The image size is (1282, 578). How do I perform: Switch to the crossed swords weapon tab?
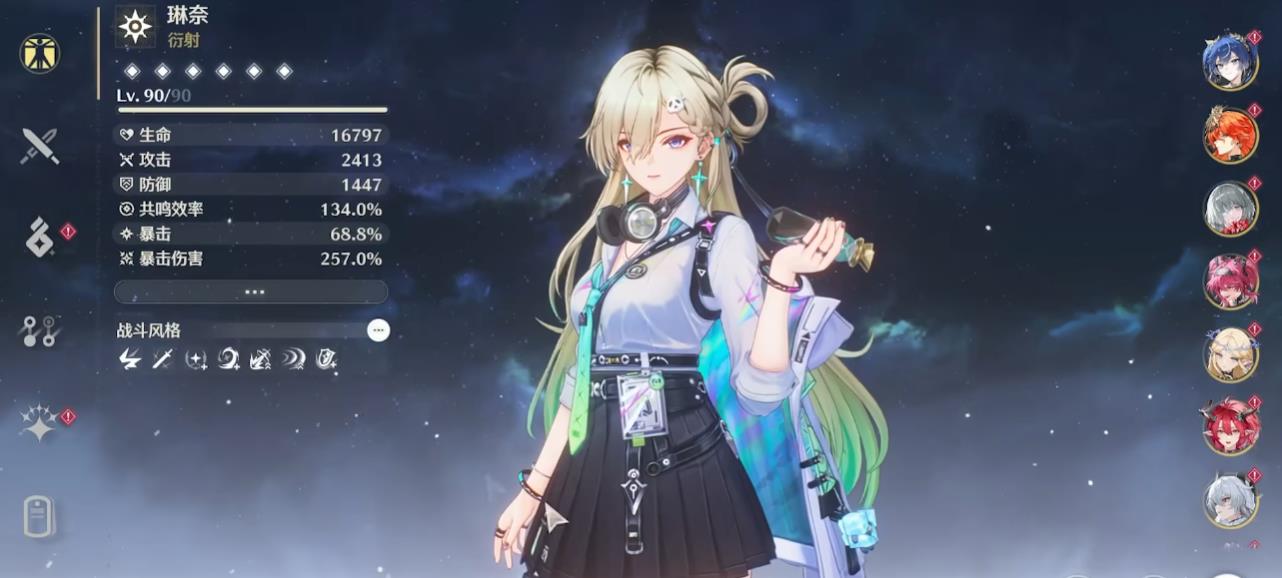pyautogui.click(x=40, y=146)
